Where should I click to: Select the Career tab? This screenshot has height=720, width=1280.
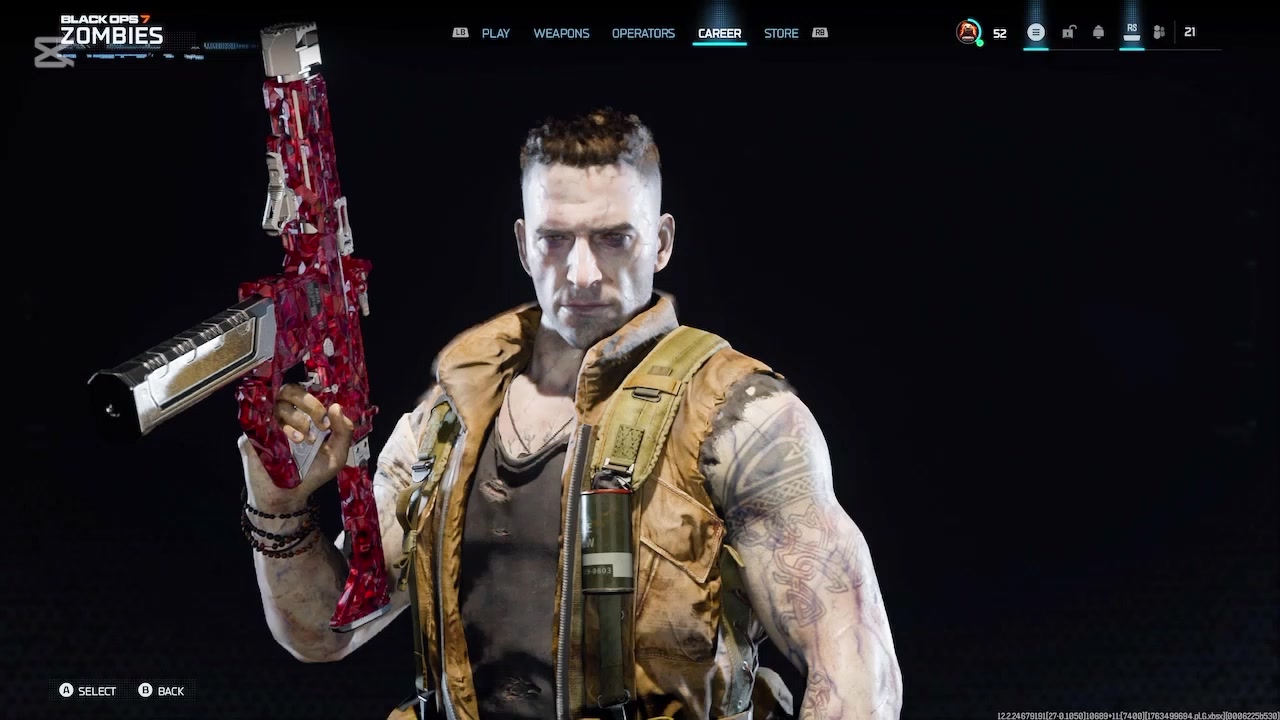click(719, 33)
